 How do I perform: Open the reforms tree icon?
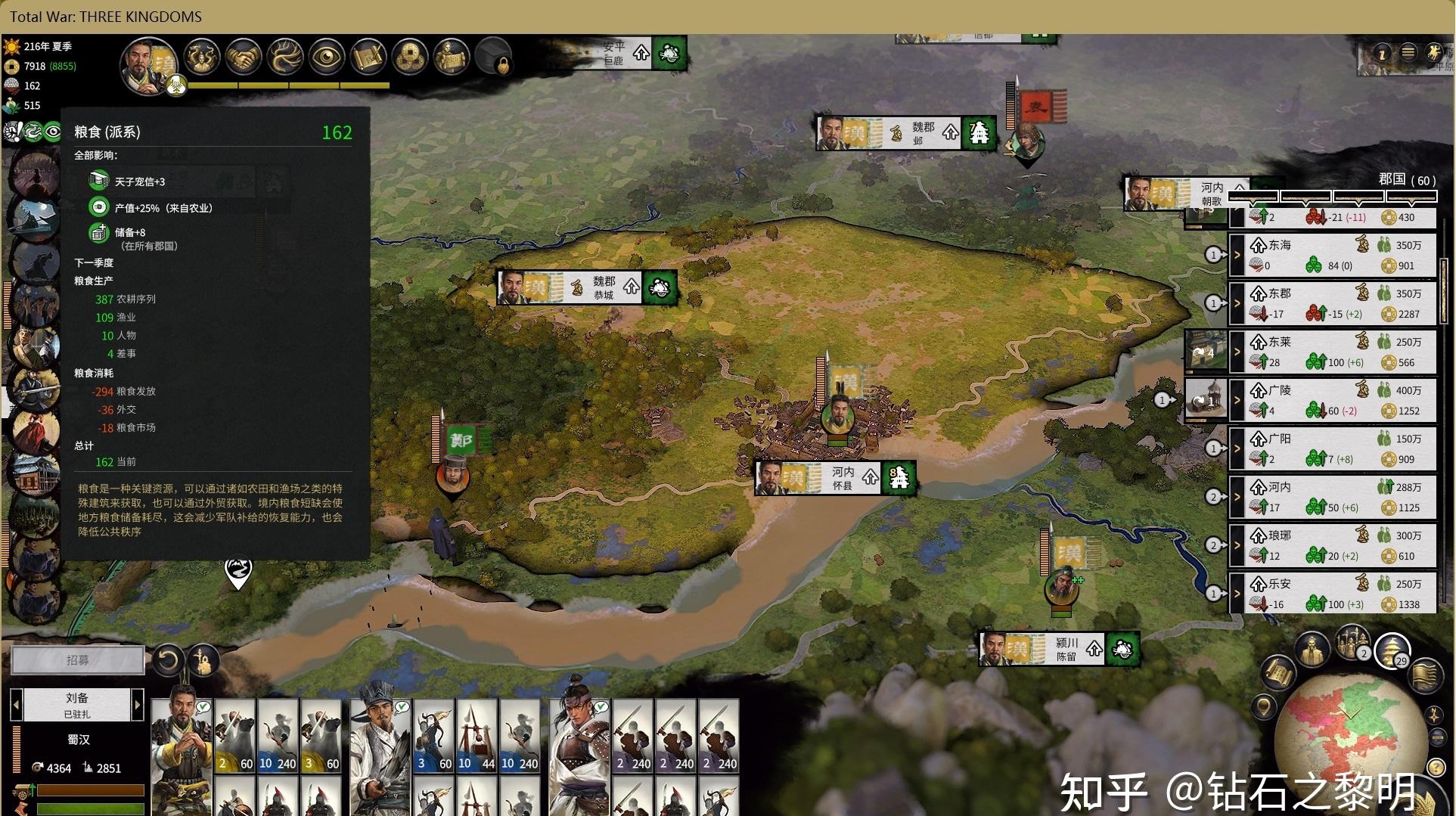tap(285, 57)
